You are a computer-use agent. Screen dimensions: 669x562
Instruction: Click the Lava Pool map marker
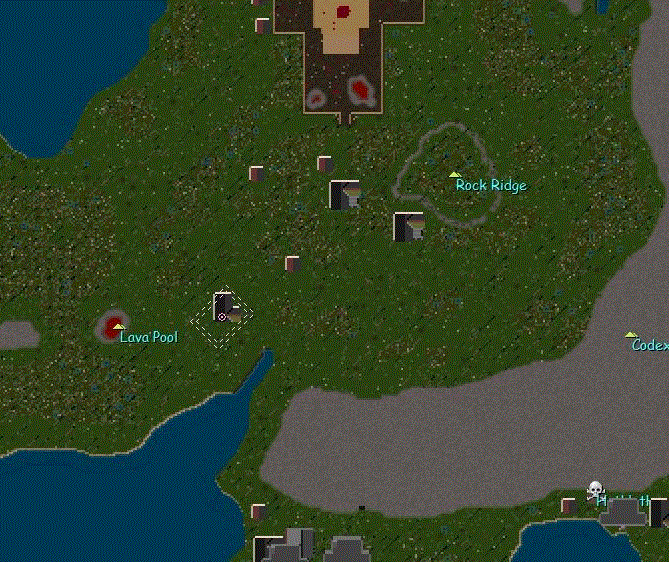(118, 327)
